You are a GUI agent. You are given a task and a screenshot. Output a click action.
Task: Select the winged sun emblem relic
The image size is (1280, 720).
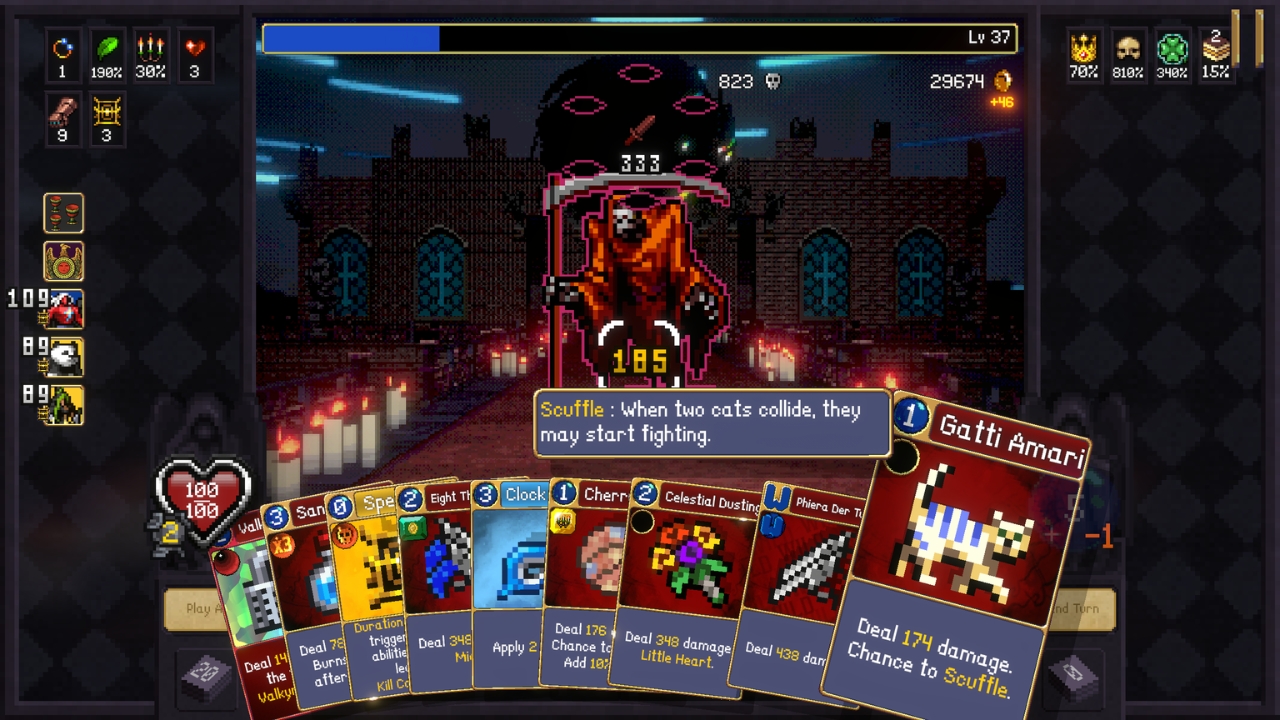tap(64, 261)
